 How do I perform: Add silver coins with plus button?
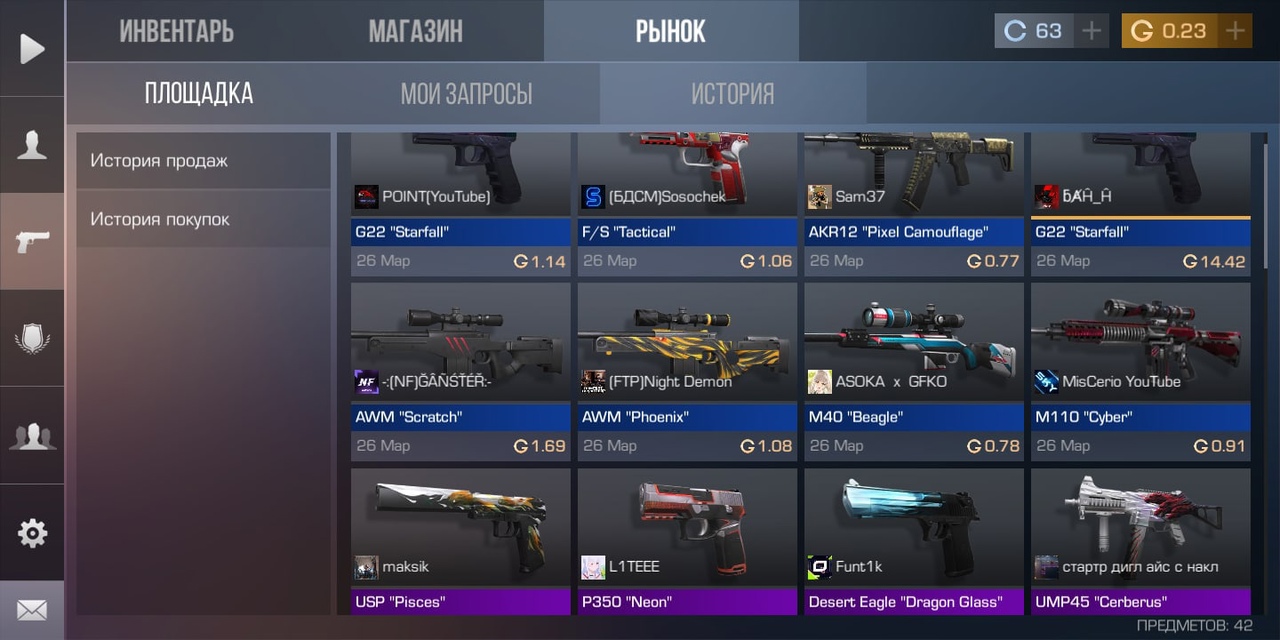point(1091,31)
